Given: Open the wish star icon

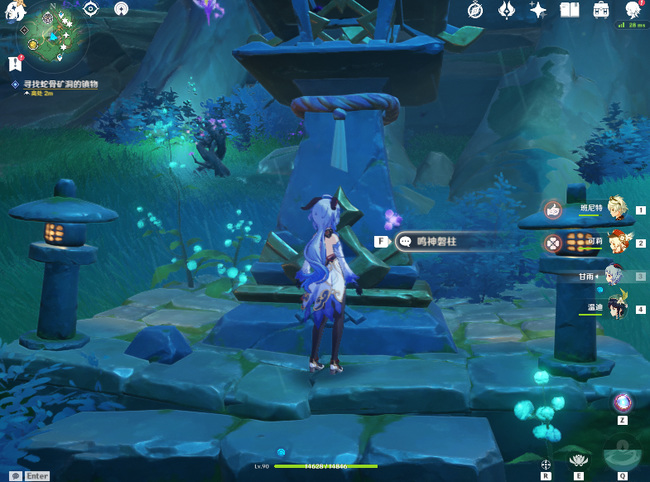Looking at the screenshot, I should click(x=538, y=10).
